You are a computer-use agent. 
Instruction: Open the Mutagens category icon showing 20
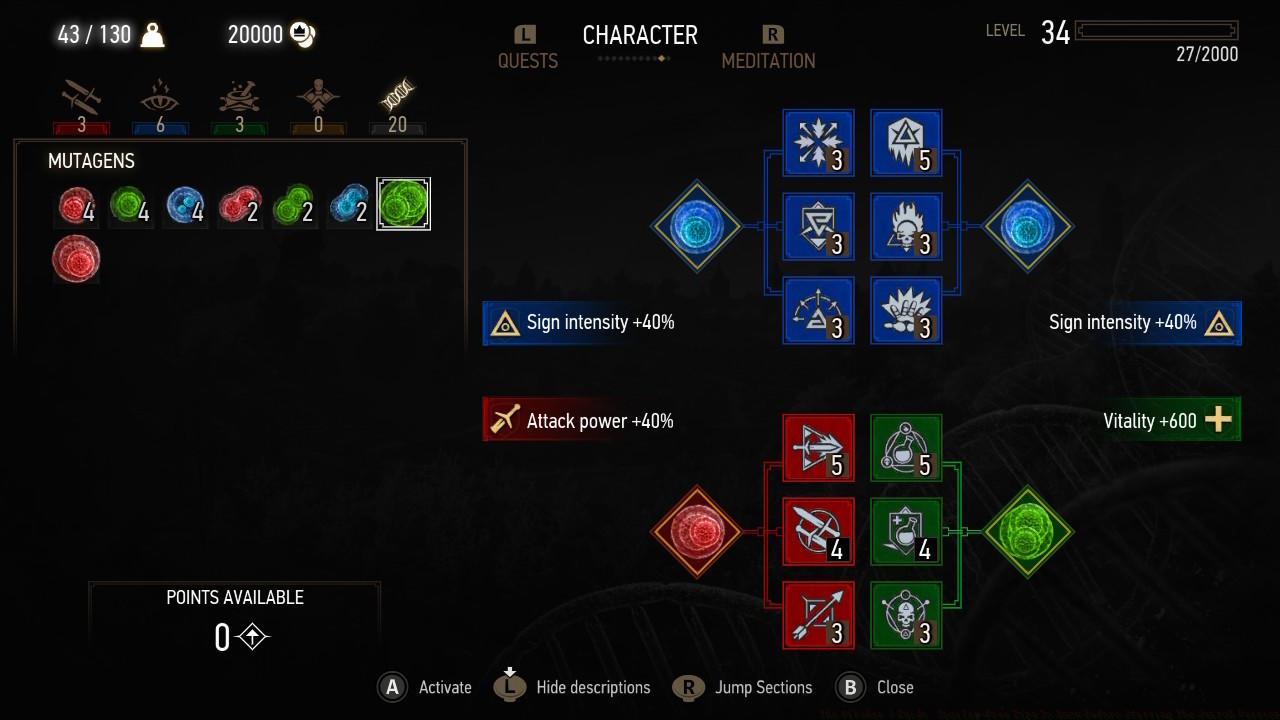coord(397,98)
